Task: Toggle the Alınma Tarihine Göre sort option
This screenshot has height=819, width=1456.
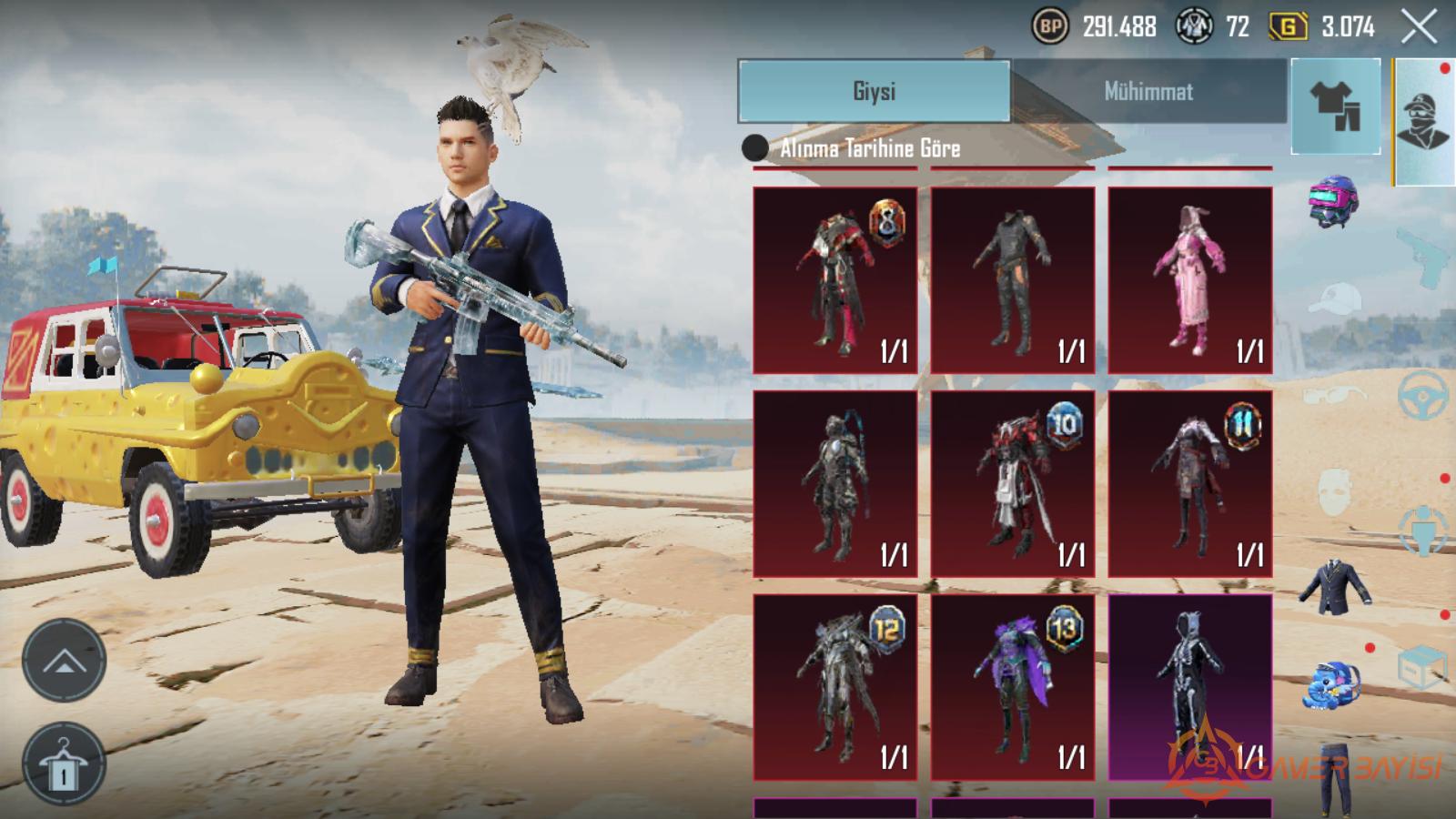Action: [755, 148]
